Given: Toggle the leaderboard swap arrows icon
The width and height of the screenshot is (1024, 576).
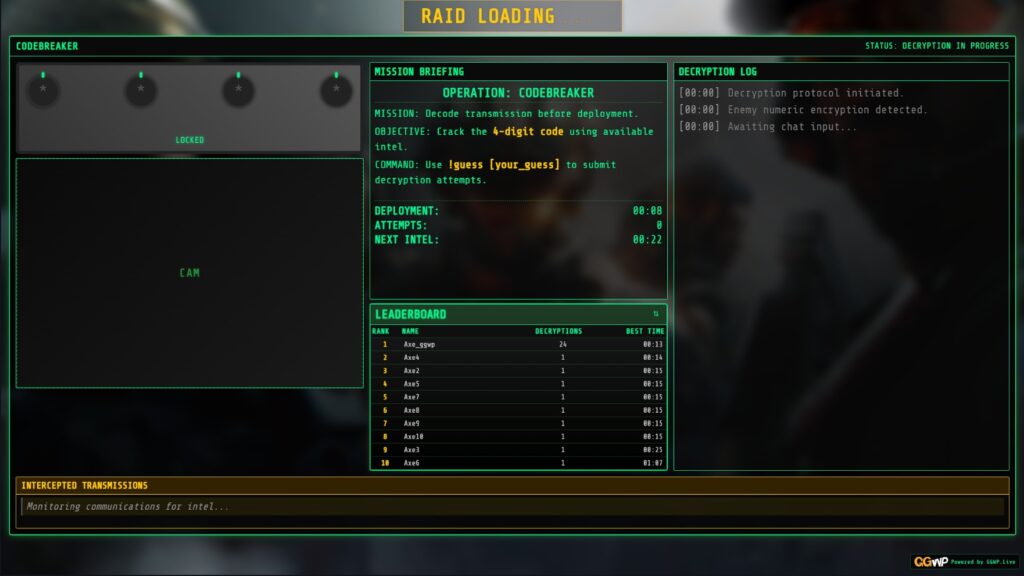Looking at the screenshot, I should (656, 314).
